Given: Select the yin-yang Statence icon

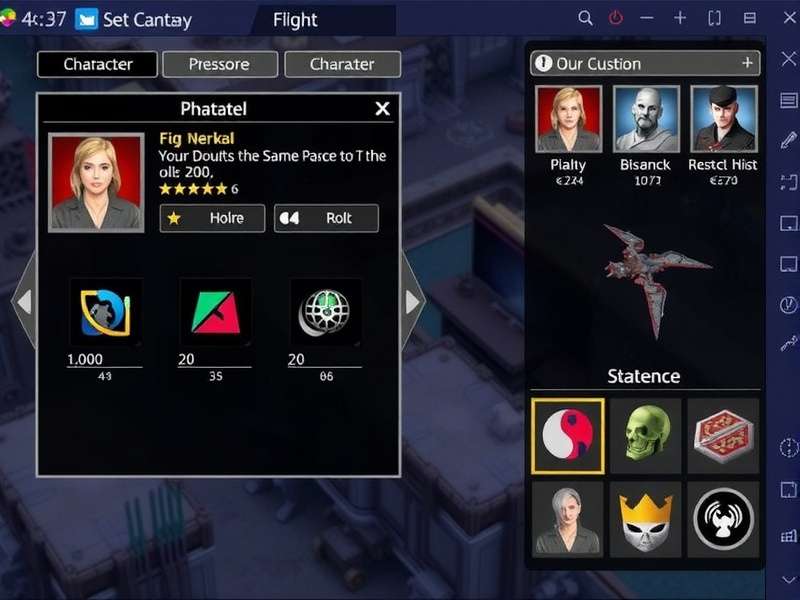Looking at the screenshot, I should [567, 436].
